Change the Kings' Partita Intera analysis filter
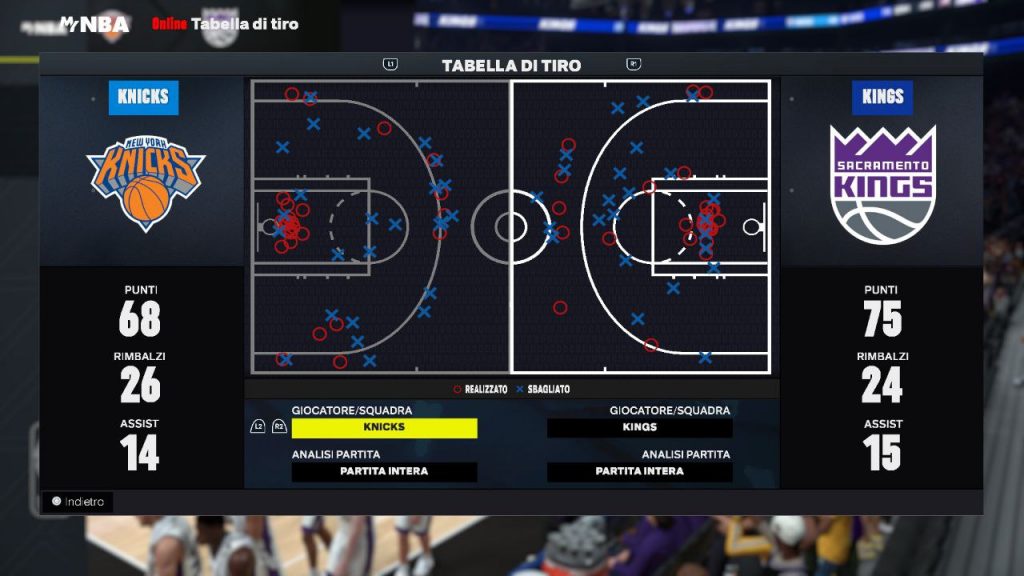 639,472
